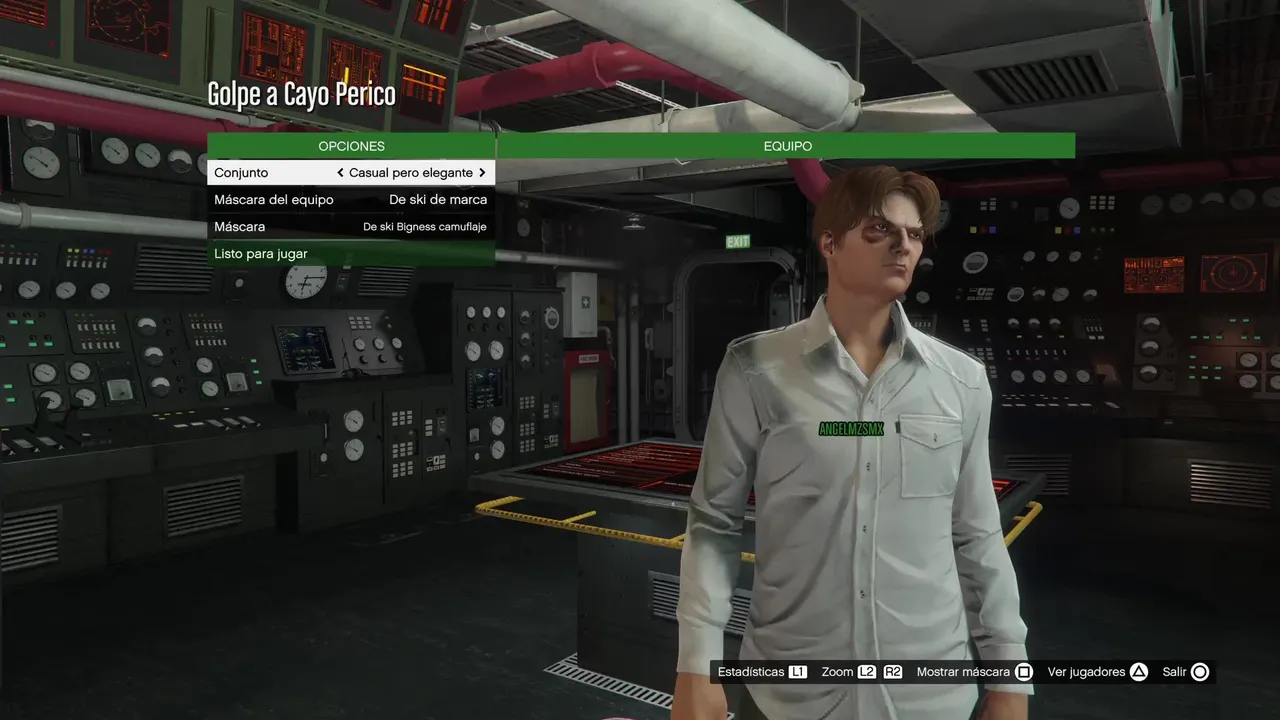Click the left arrow beside Casual pero elegante

pos(340,173)
